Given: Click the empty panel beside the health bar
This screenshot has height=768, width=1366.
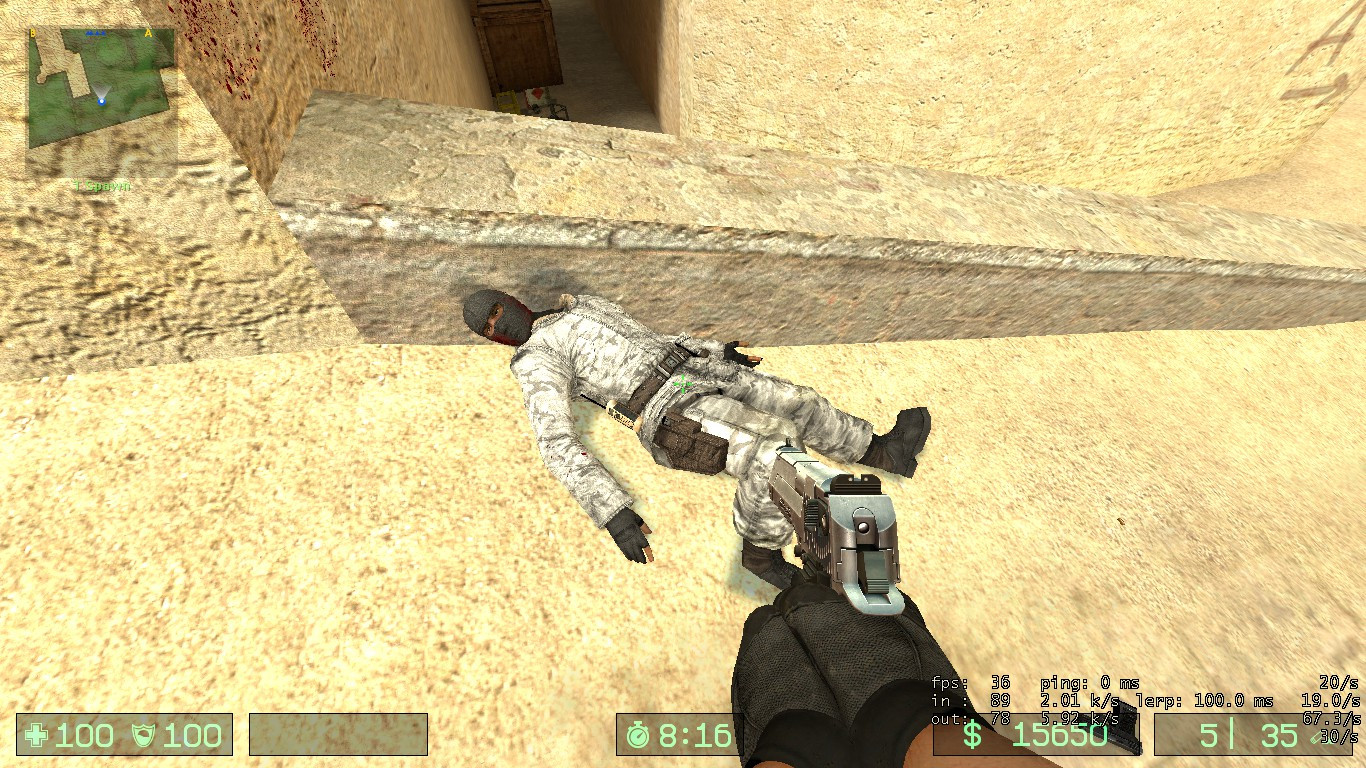Looking at the screenshot, I should pyautogui.click(x=340, y=736).
